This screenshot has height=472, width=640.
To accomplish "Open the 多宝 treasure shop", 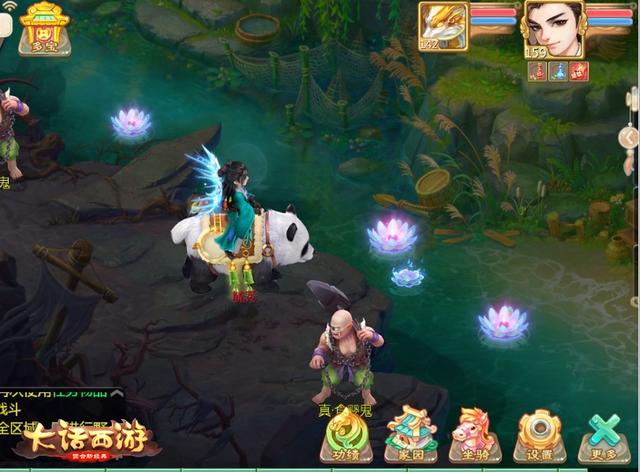I will coord(44,28).
